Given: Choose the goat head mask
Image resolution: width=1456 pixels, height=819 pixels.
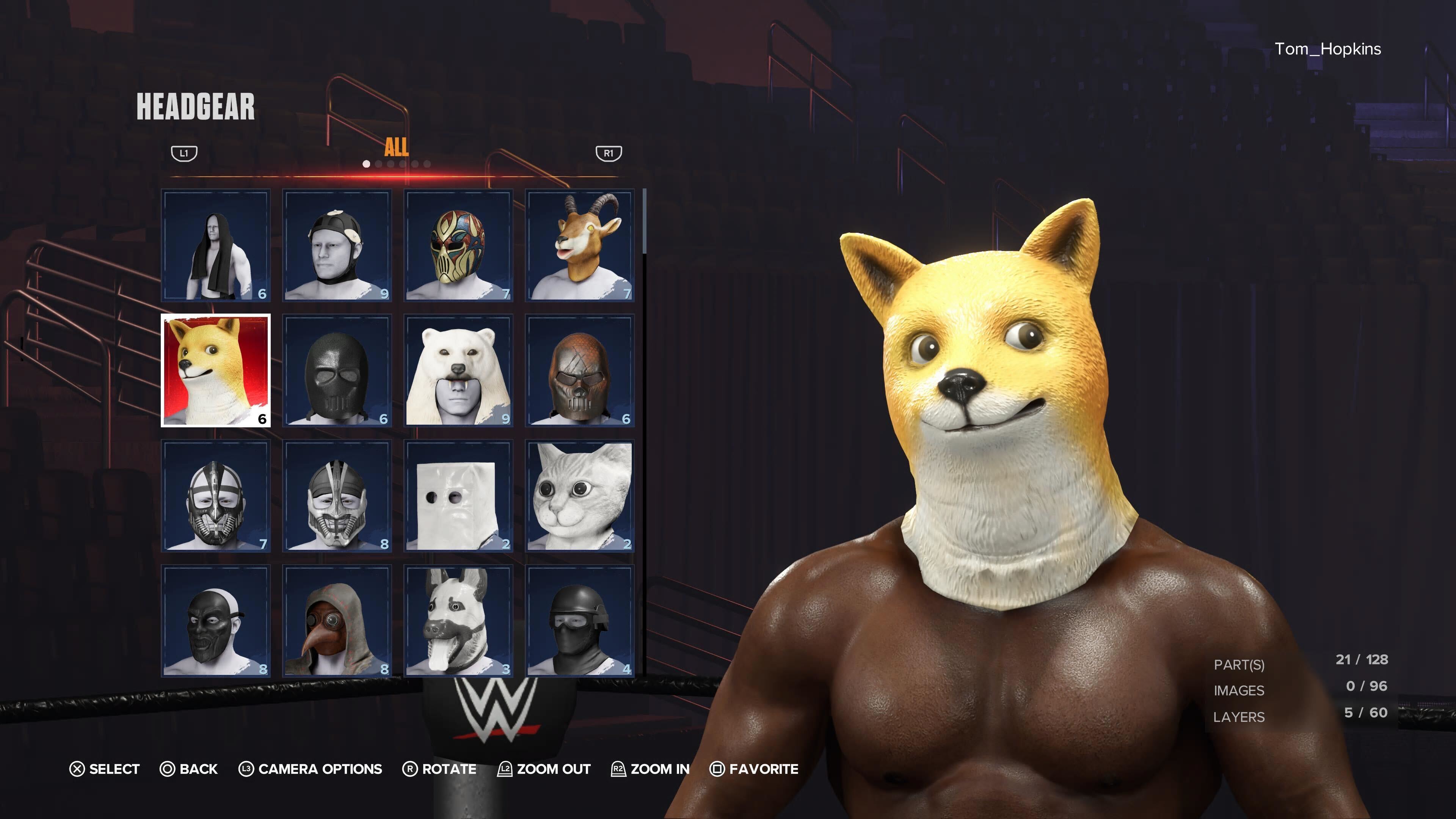Looking at the screenshot, I should [579, 244].
